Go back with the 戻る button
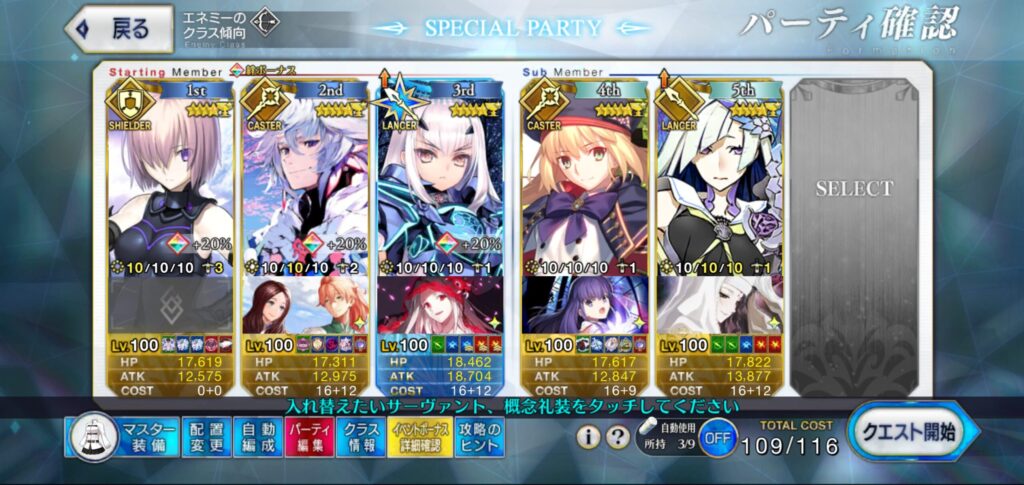 pyautogui.click(x=120, y=29)
